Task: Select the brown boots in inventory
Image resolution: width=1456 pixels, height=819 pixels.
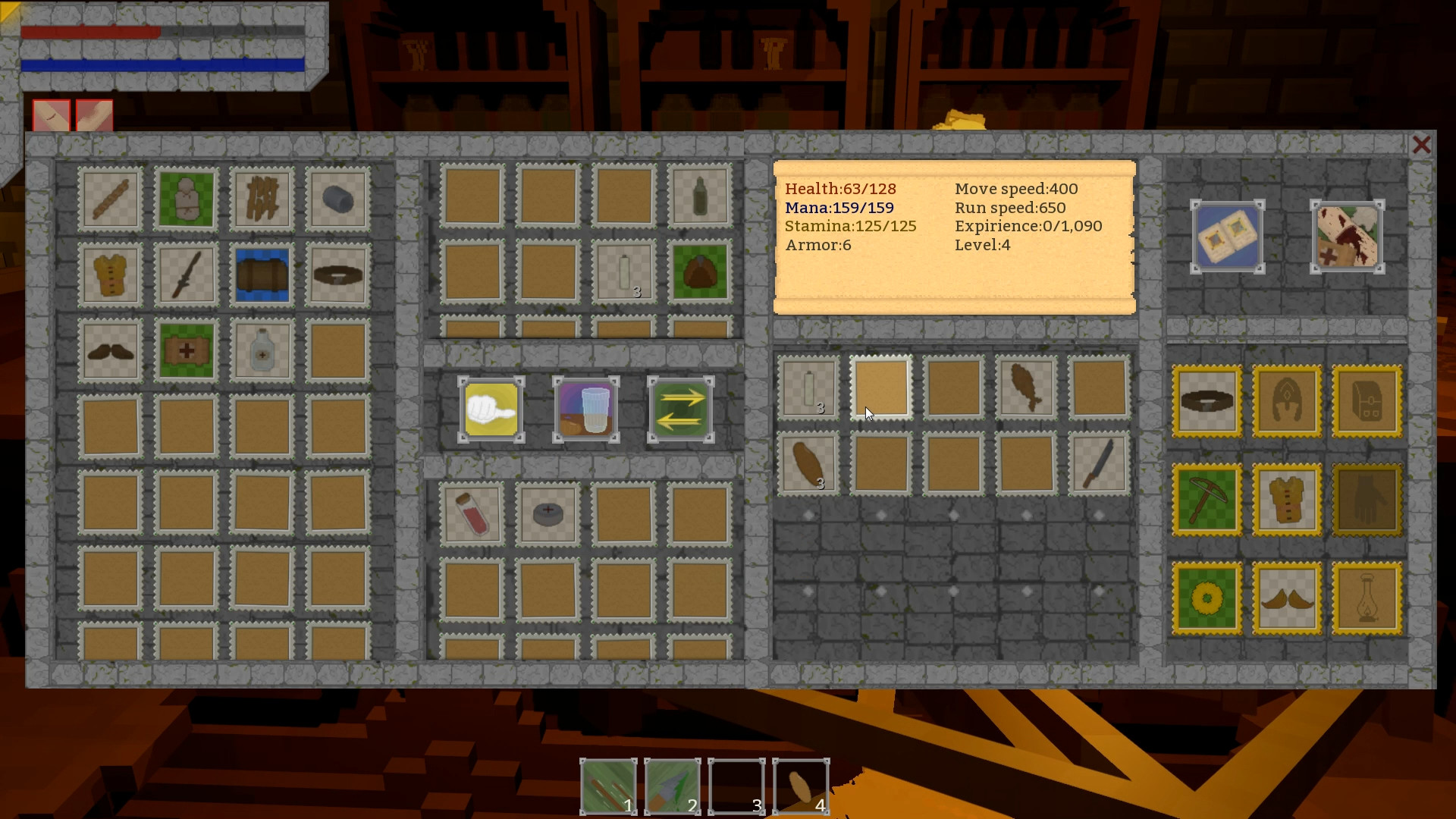Action: point(110,350)
